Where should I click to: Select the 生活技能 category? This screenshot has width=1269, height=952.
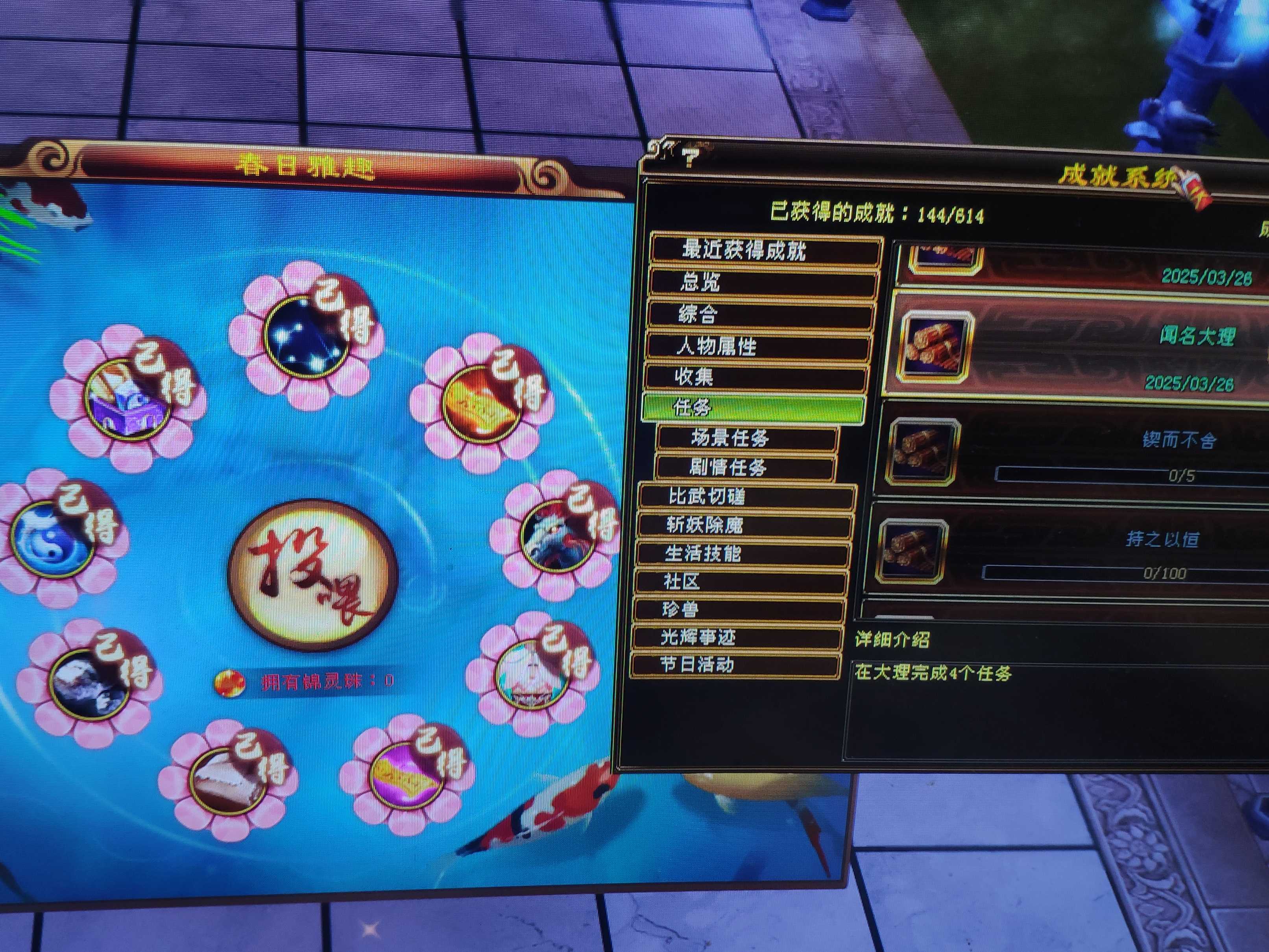pyautogui.click(x=743, y=554)
